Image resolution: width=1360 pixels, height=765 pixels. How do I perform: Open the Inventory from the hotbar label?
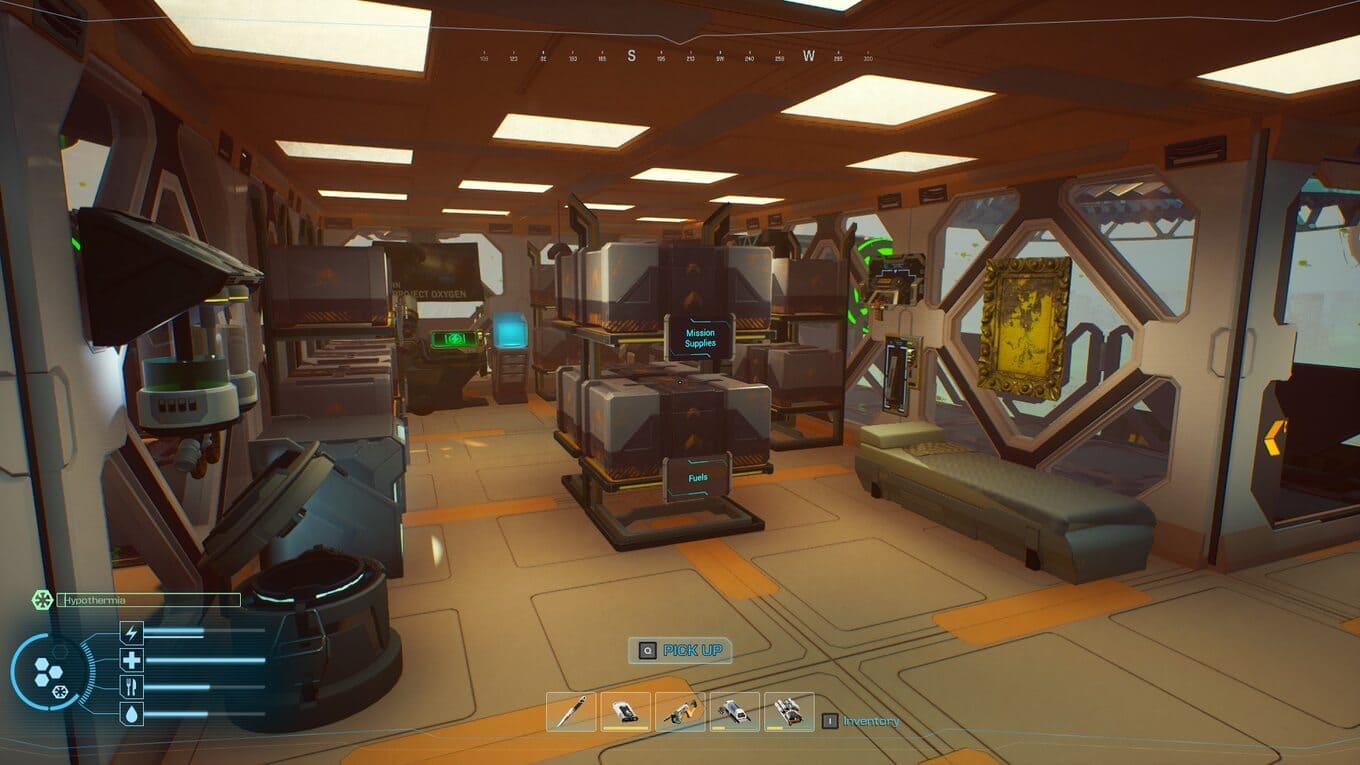[x=870, y=721]
